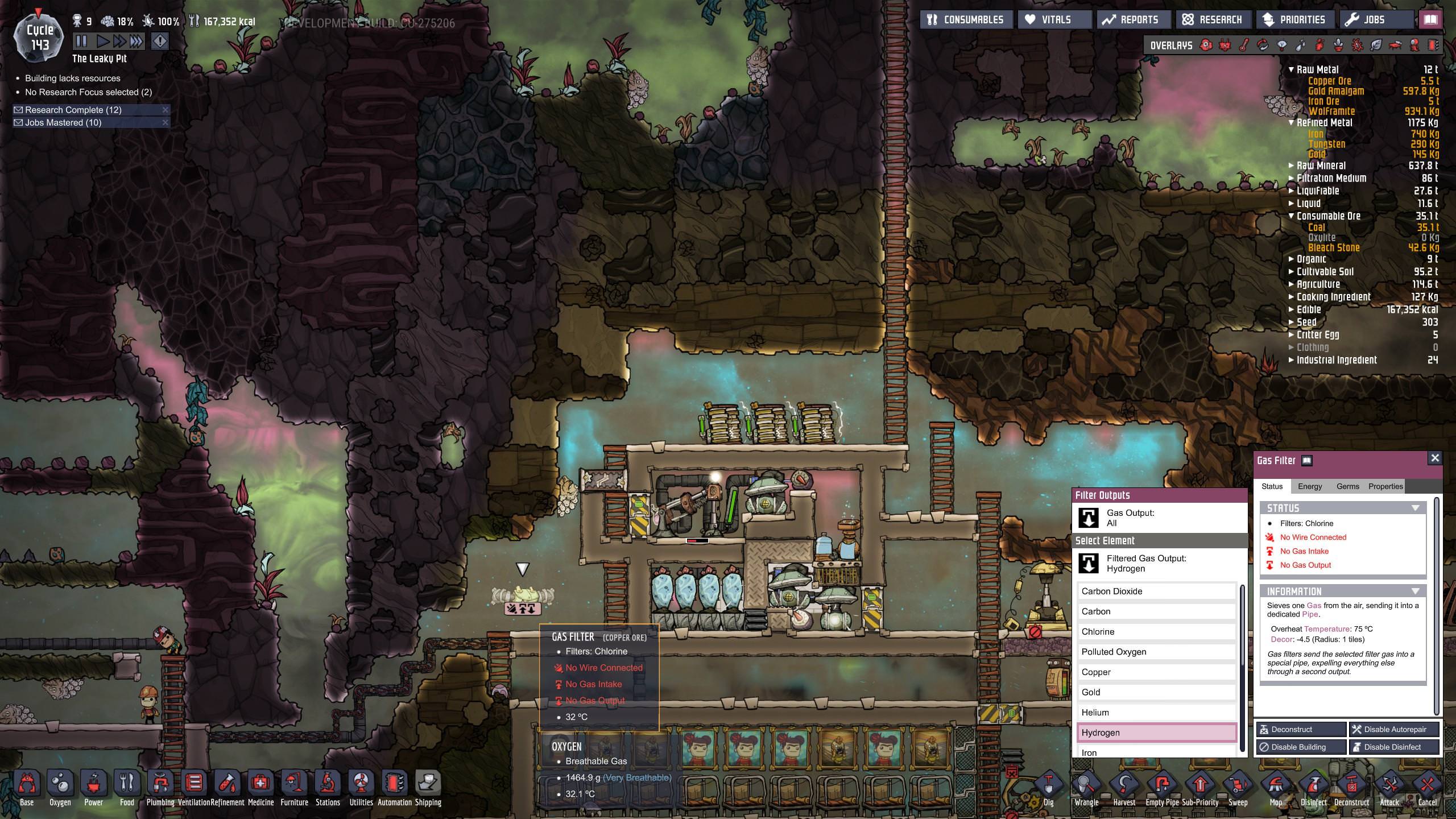This screenshot has height=819, width=1456.
Task: Switch to the Energy tab
Action: tap(1310, 486)
